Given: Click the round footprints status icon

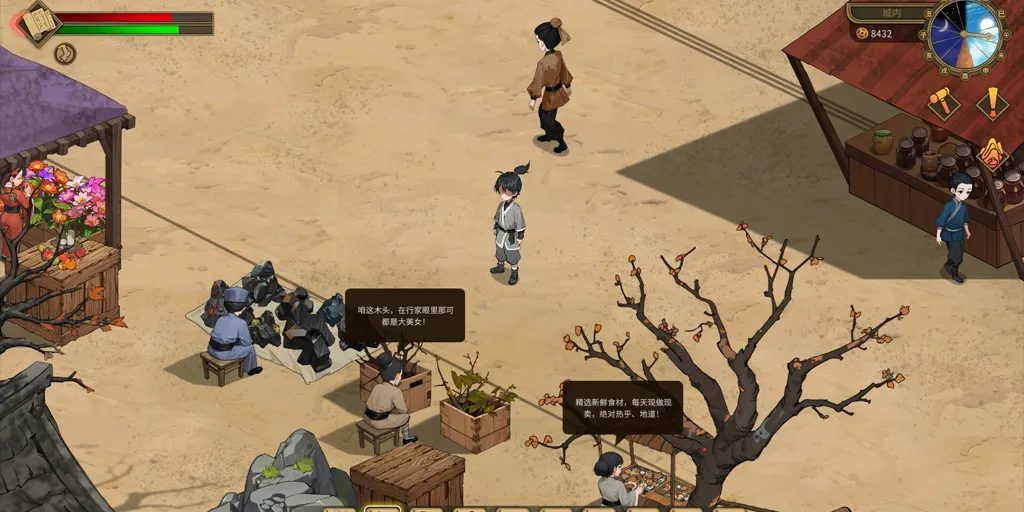Looking at the screenshot, I should tap(65, 53).
